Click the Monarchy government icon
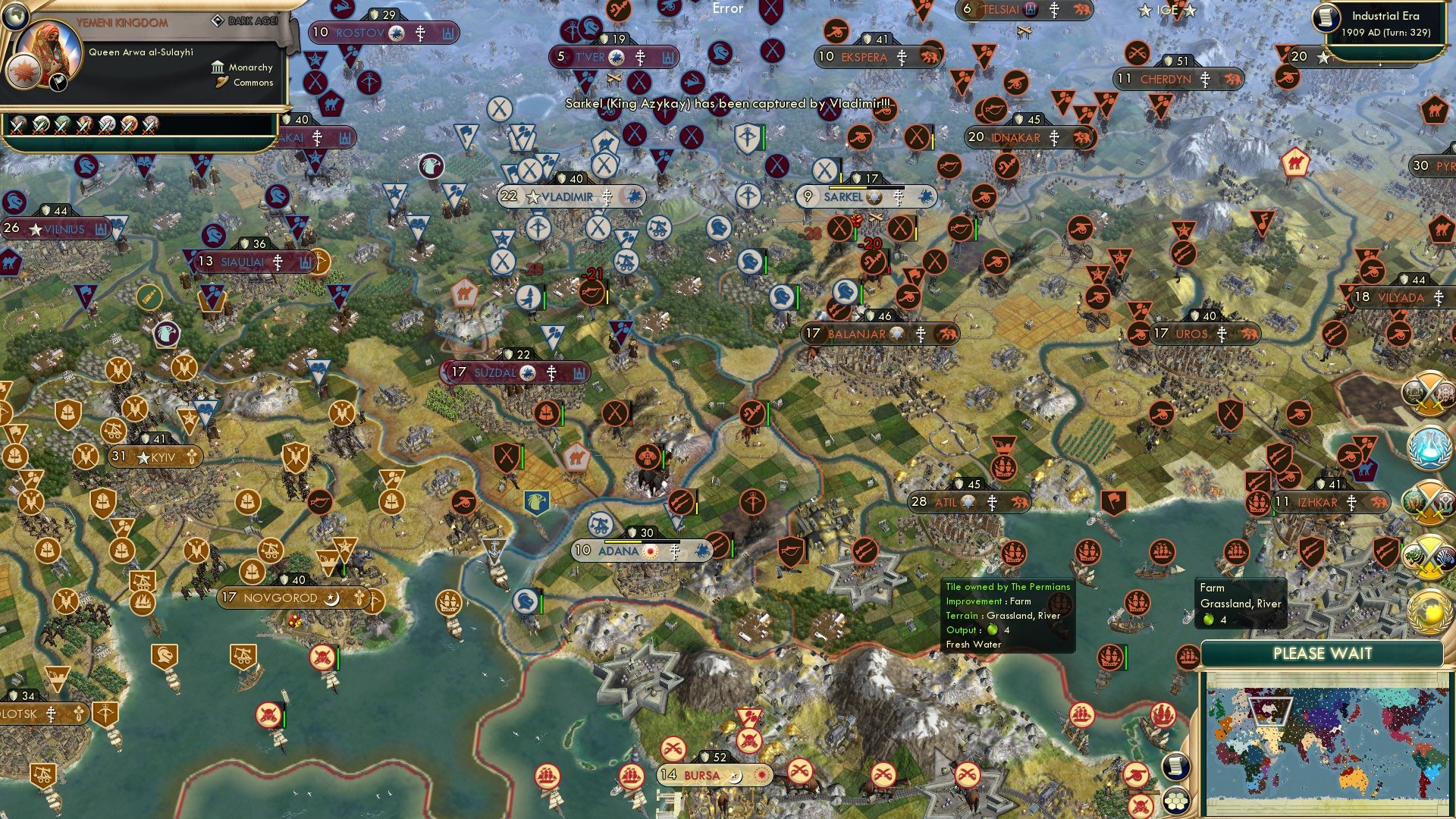 (216, 67)
